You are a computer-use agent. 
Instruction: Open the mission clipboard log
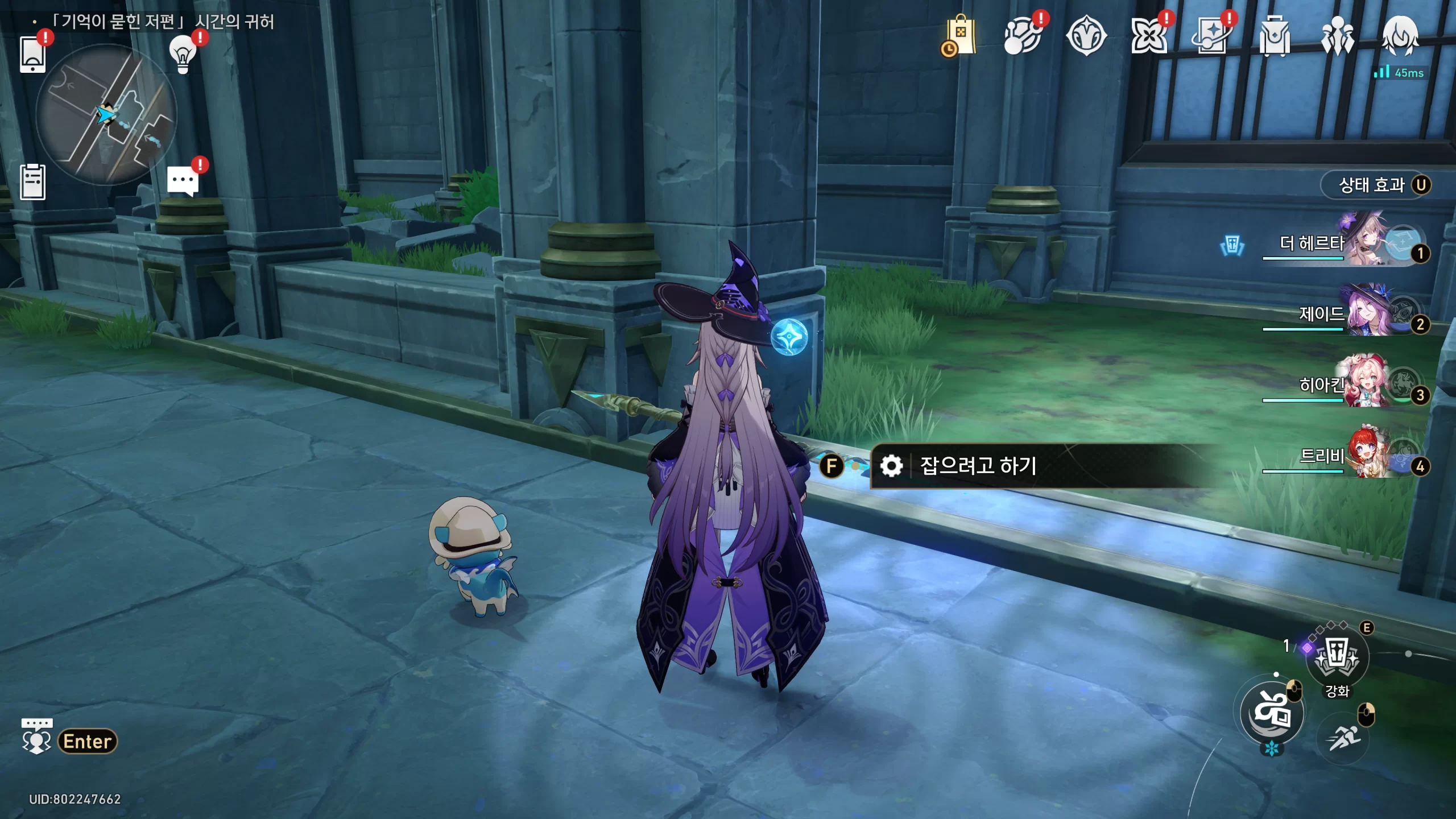pos(32,182)
